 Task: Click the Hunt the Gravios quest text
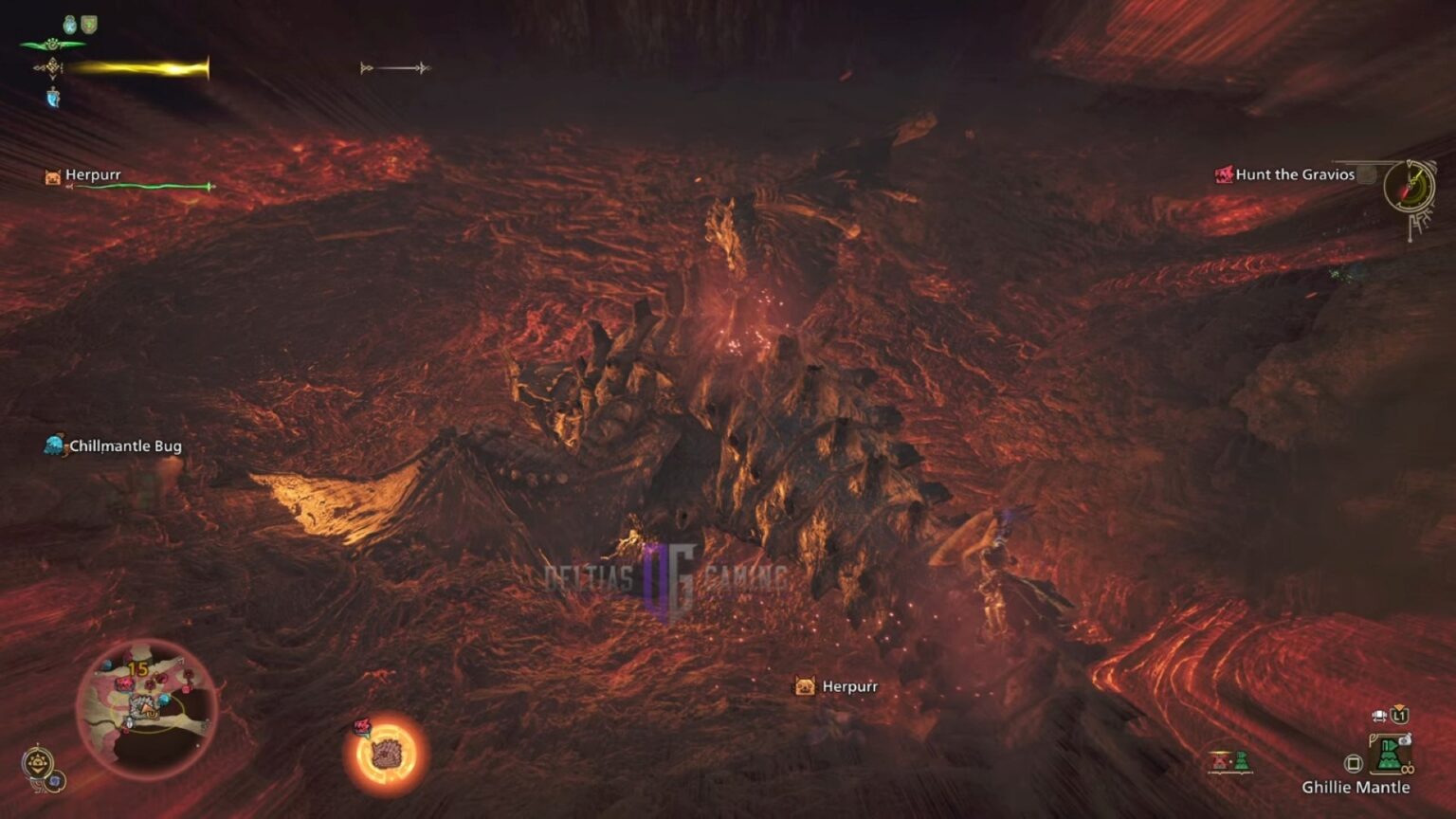(1294, 174)
